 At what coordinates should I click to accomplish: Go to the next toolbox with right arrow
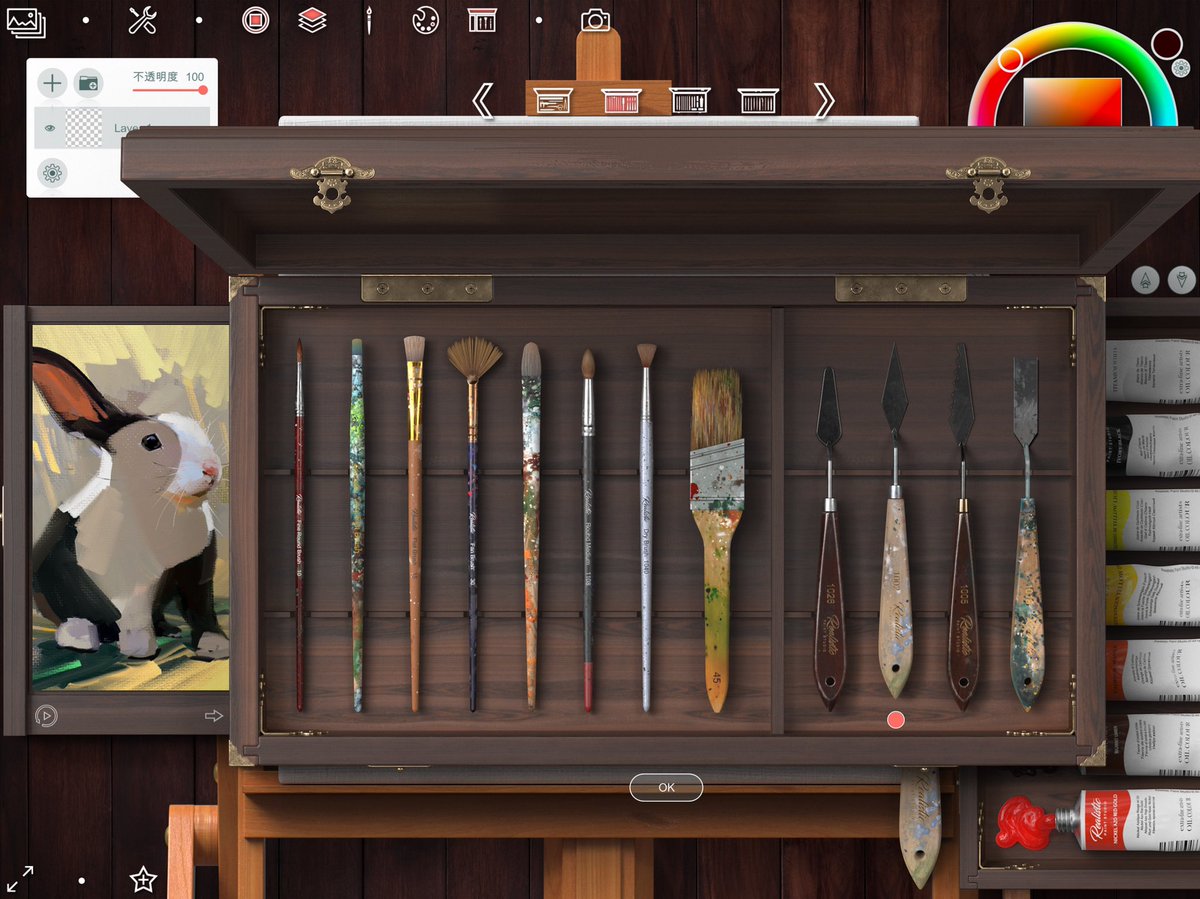[x=823, y=100]
